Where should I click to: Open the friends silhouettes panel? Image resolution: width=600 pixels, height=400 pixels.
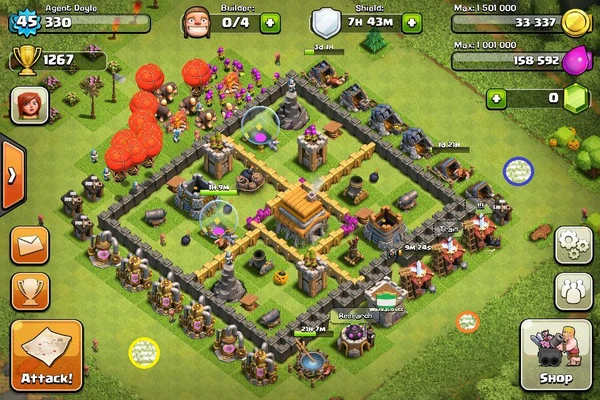(571, 290)
